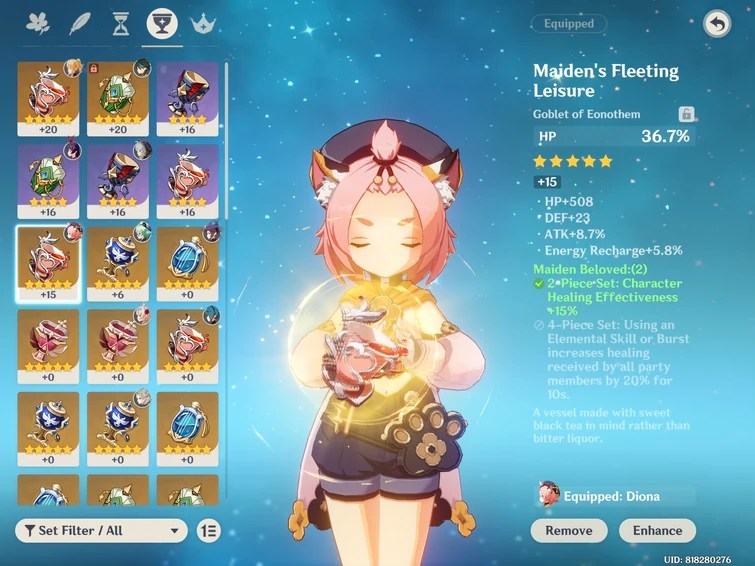The width and height of the screenshot is (755, 566).
Task: Show the goblet artifact tab
Action: tap(162, 23)
